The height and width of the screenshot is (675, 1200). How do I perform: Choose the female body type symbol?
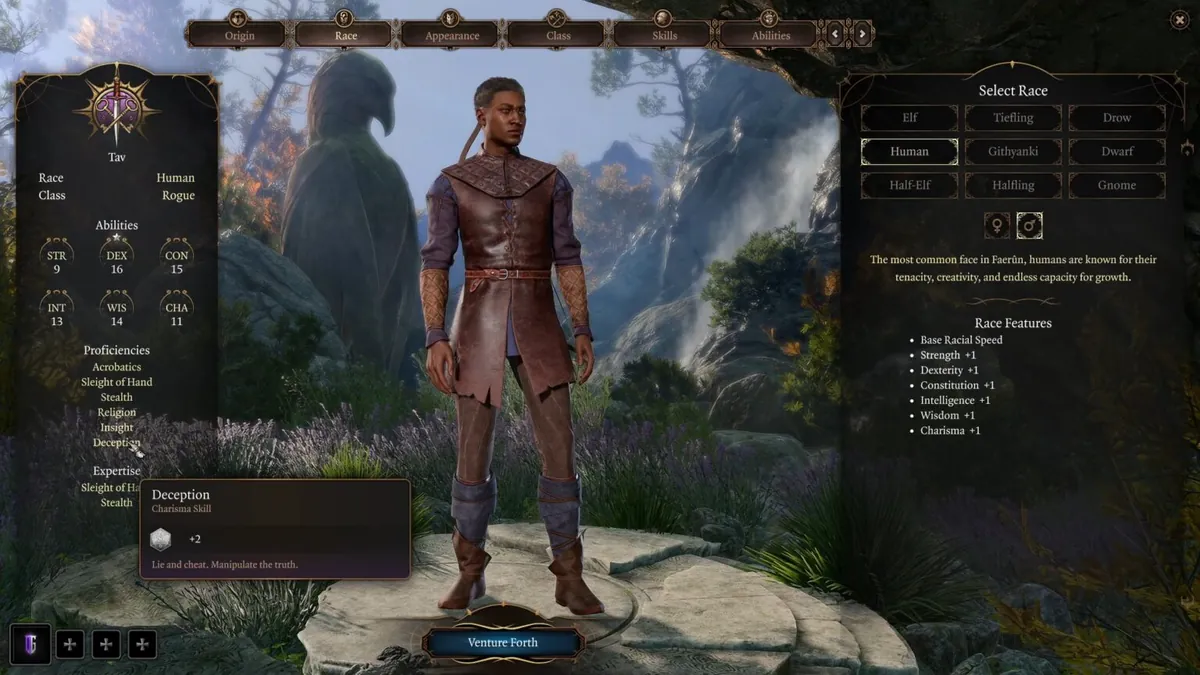(997, 226)
